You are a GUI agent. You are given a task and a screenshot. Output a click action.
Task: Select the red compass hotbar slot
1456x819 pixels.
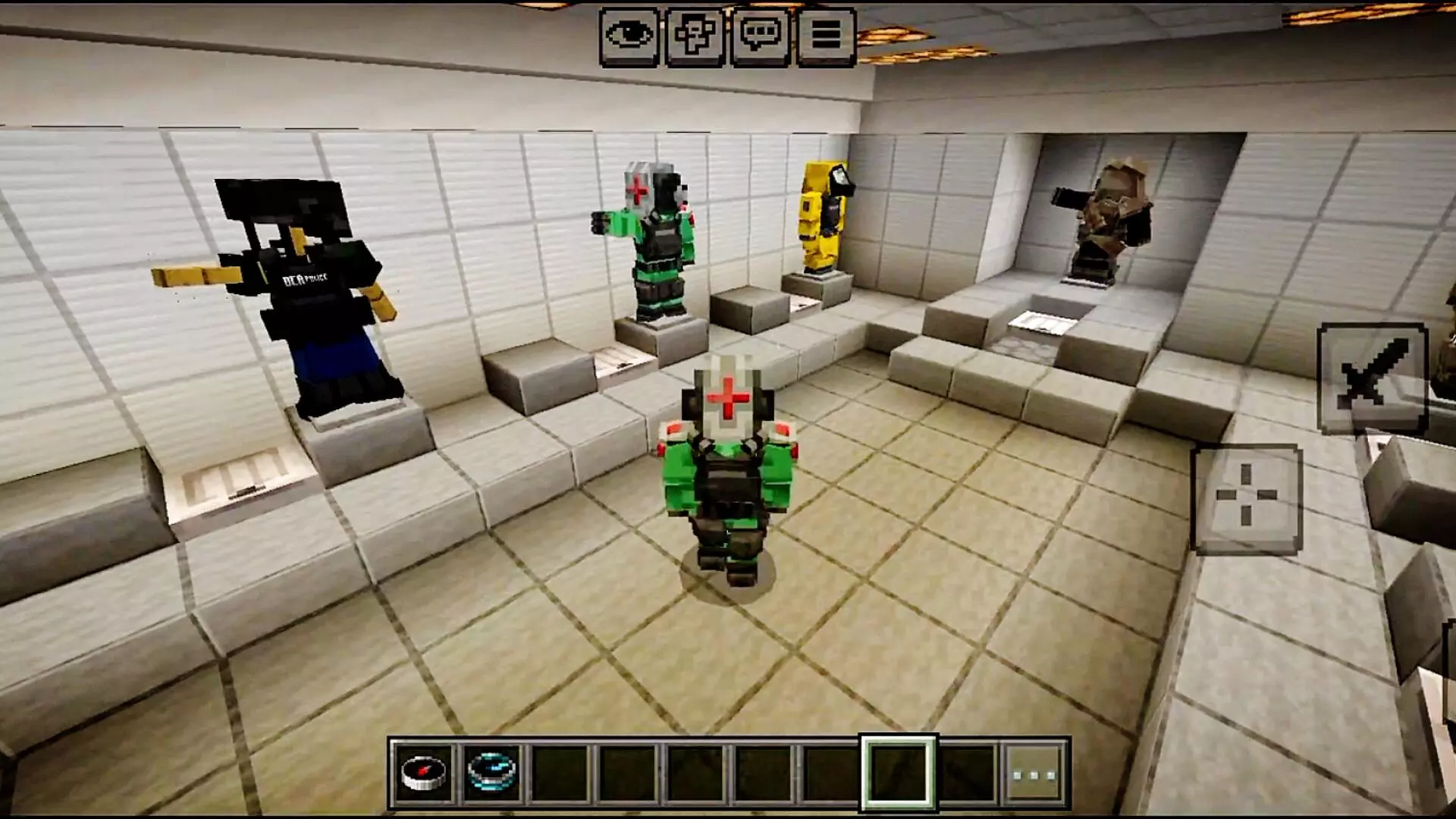point(424,773)
